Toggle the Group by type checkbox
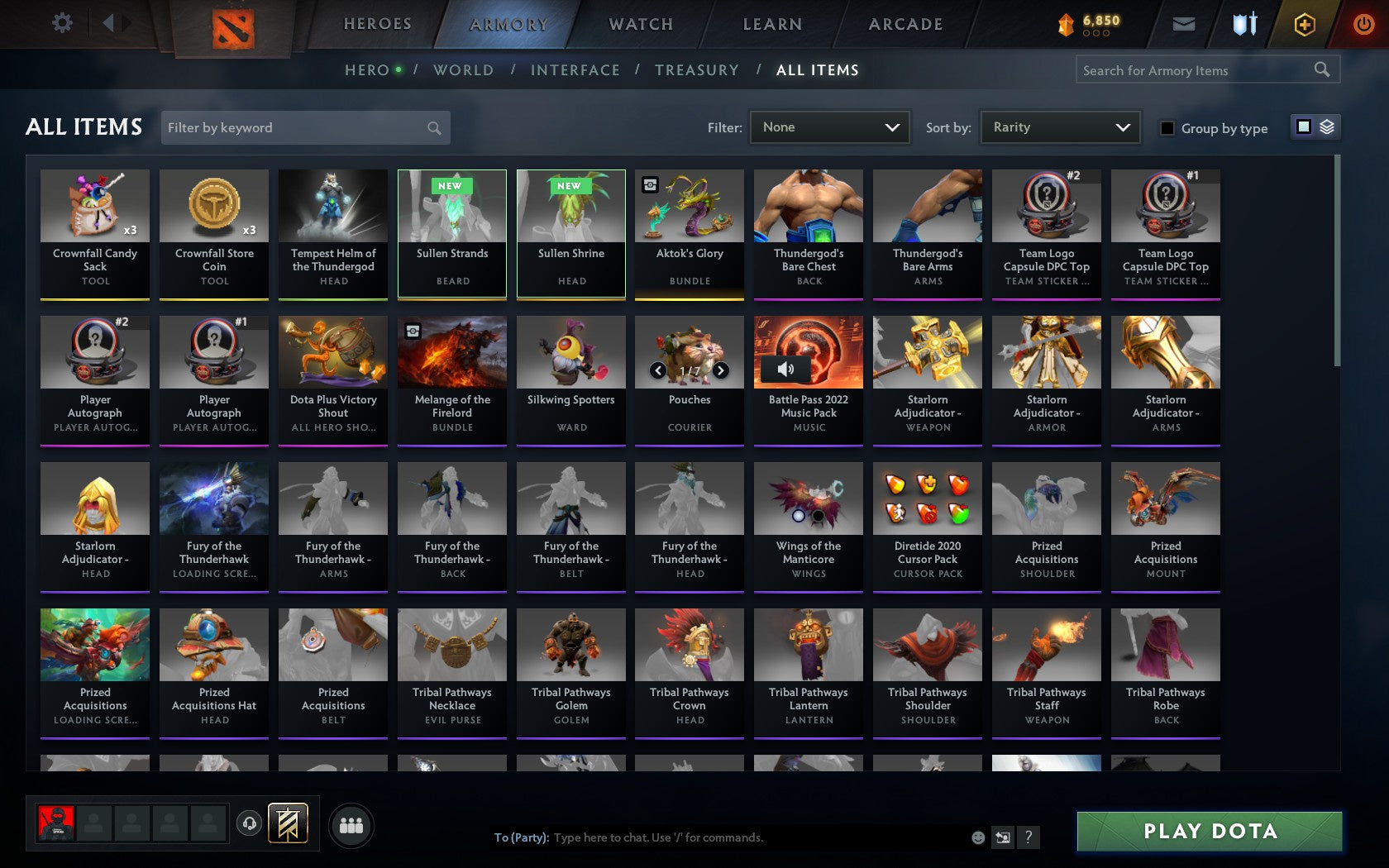The height and width of the screenshot is (868, 1389). pos(1167,128)
